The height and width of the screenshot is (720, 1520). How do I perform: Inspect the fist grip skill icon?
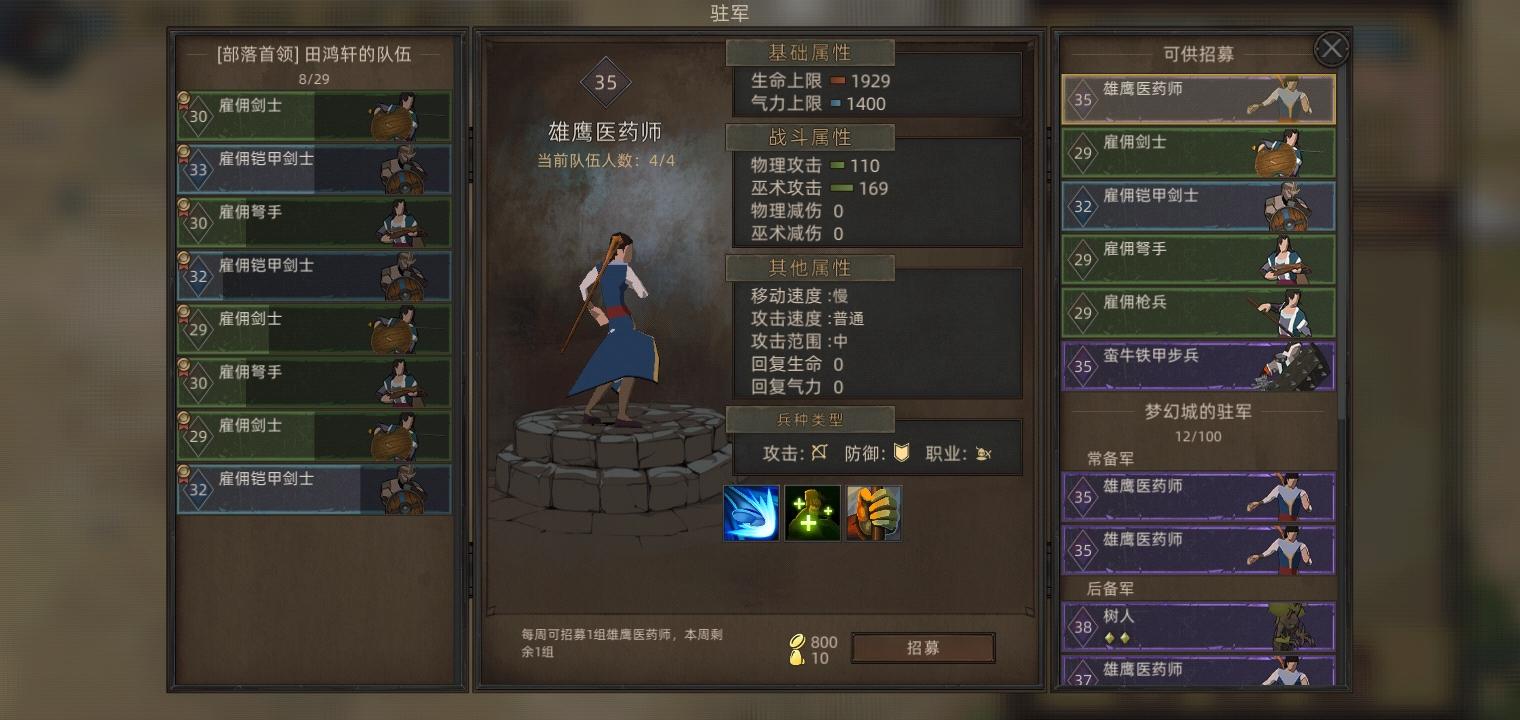tap(873, 513)
